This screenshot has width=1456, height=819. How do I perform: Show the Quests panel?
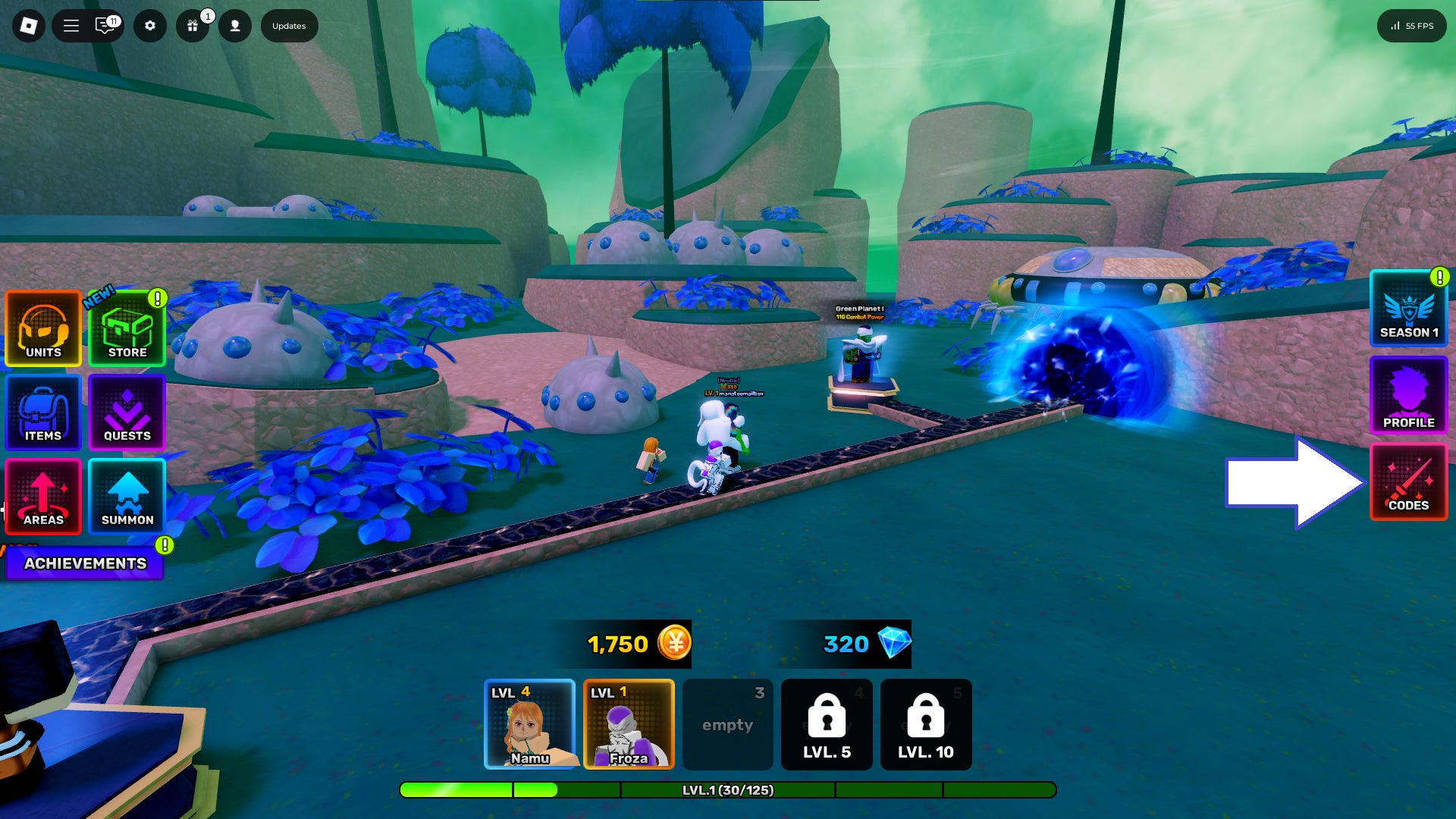(x=127, y=413)
